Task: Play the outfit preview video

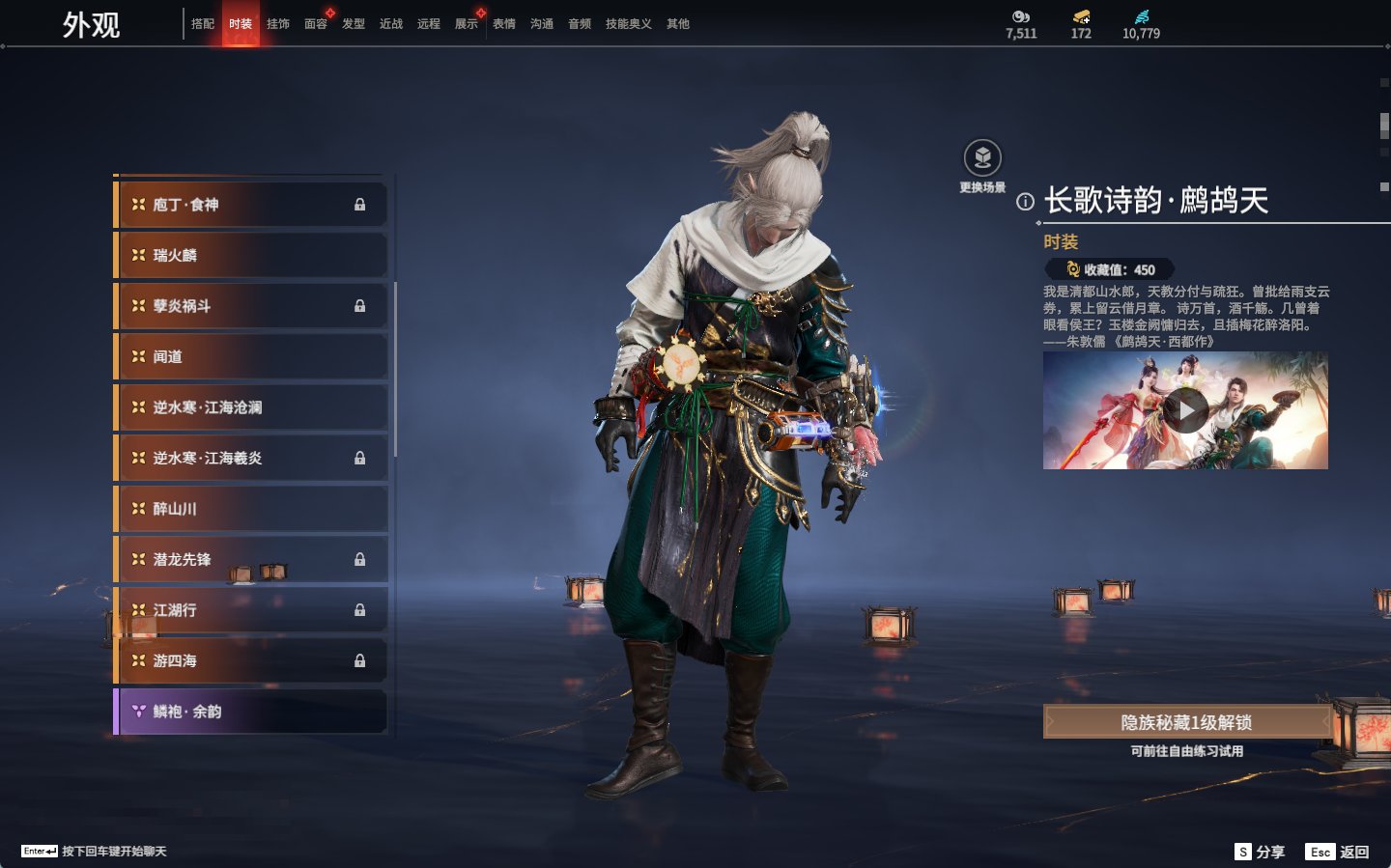Action: [x=1185, y=411]
